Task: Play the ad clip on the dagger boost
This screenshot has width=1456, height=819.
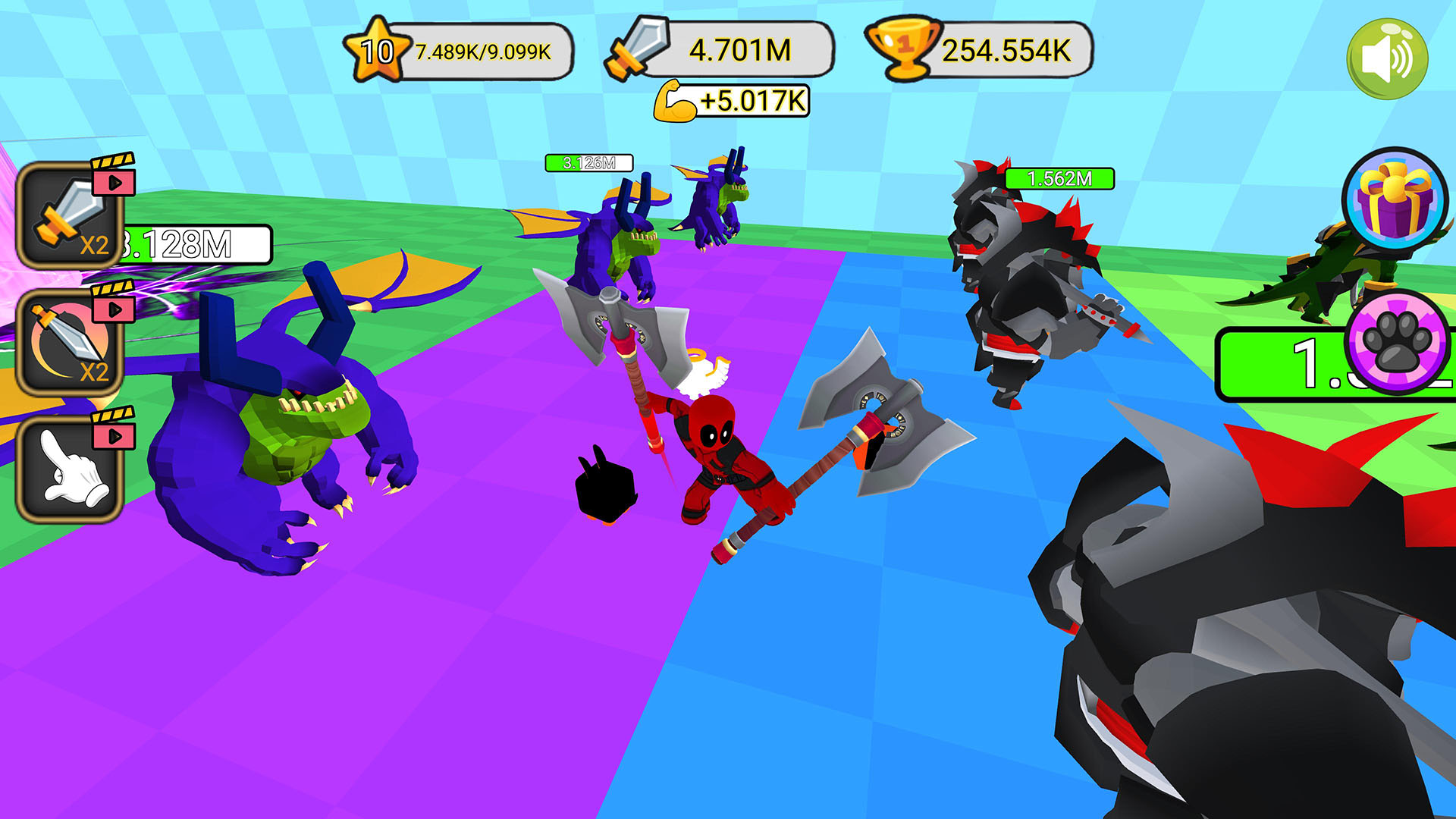Action: (112, 308)
